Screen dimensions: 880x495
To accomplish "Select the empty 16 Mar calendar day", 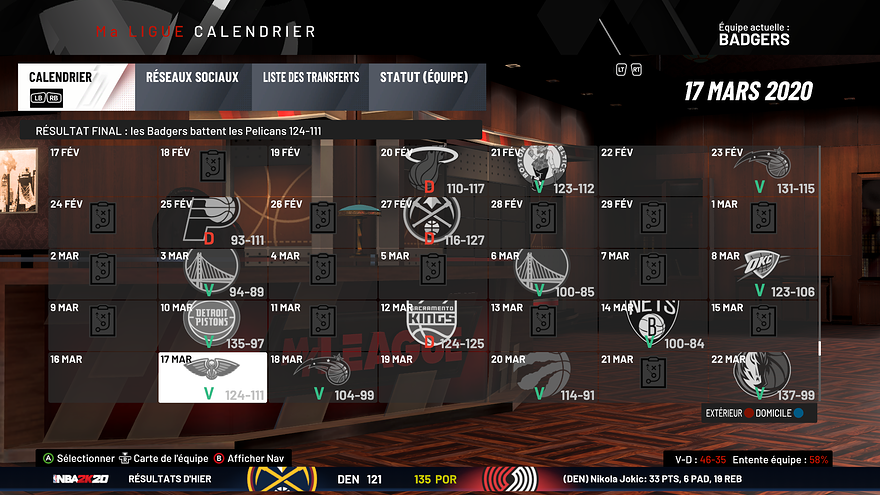I will pyautogui.click(x=102, y=376).
